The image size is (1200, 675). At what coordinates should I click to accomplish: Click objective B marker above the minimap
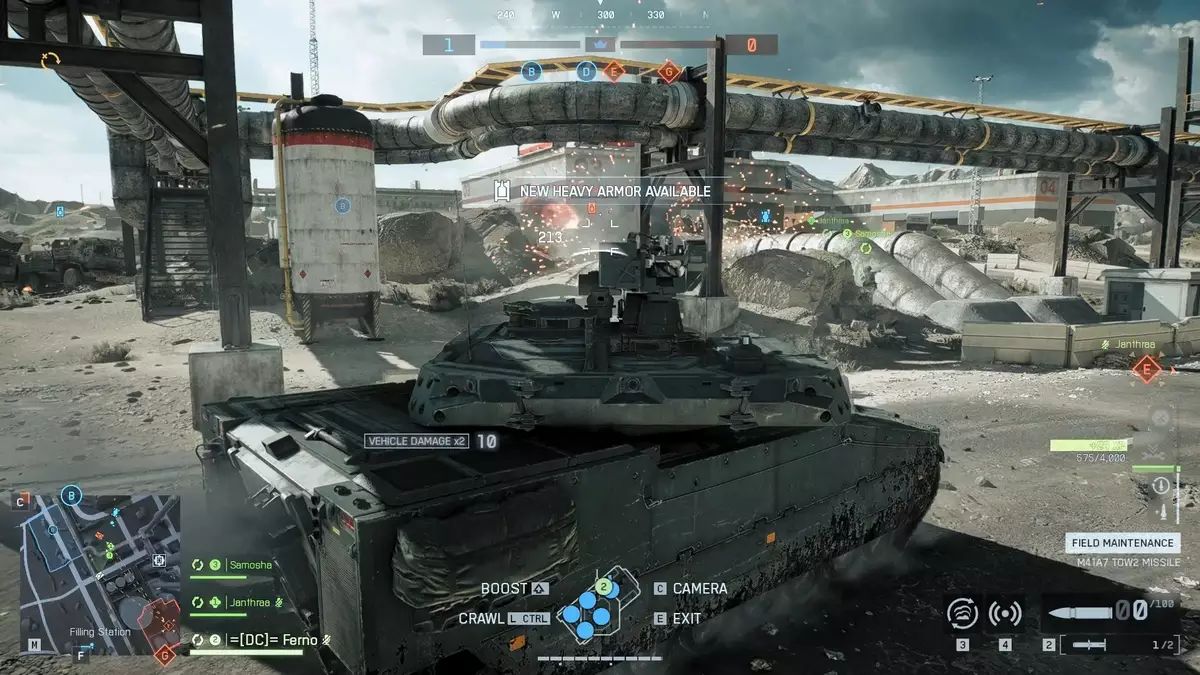coord(71,494)
